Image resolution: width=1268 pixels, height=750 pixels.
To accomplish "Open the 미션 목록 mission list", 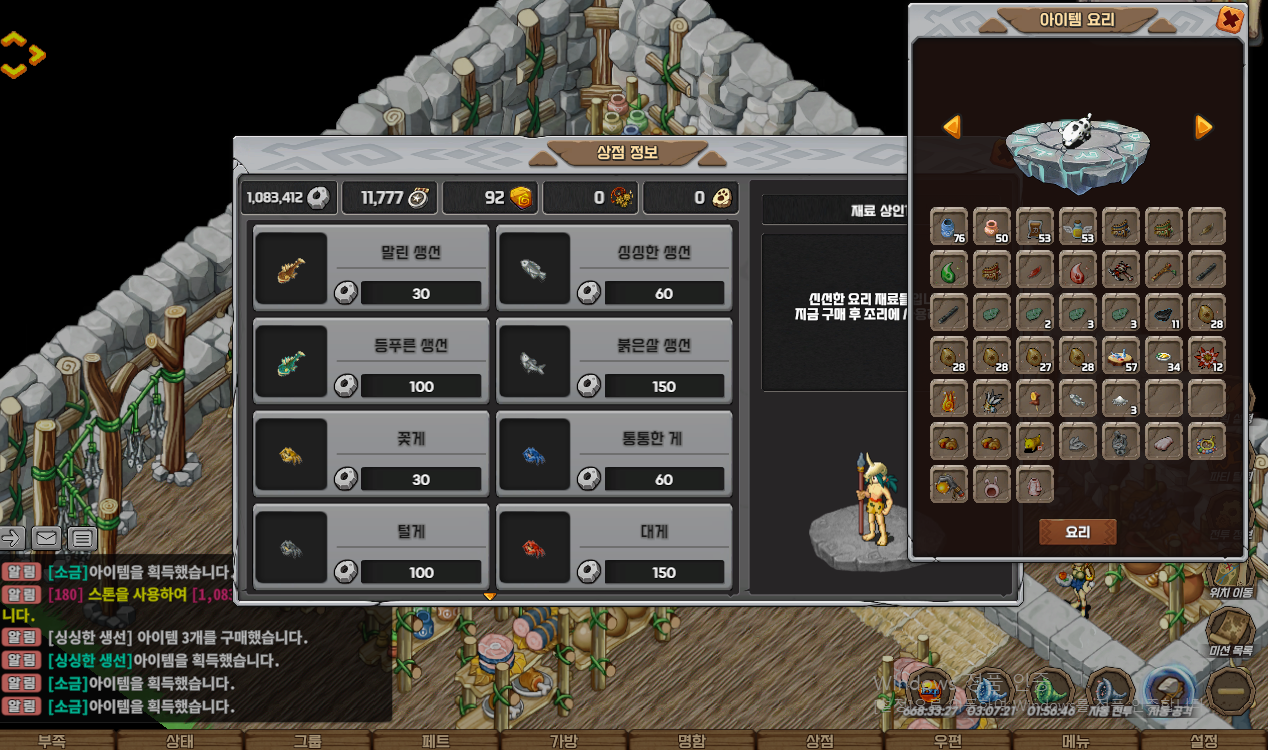I will click(1228, 634).
